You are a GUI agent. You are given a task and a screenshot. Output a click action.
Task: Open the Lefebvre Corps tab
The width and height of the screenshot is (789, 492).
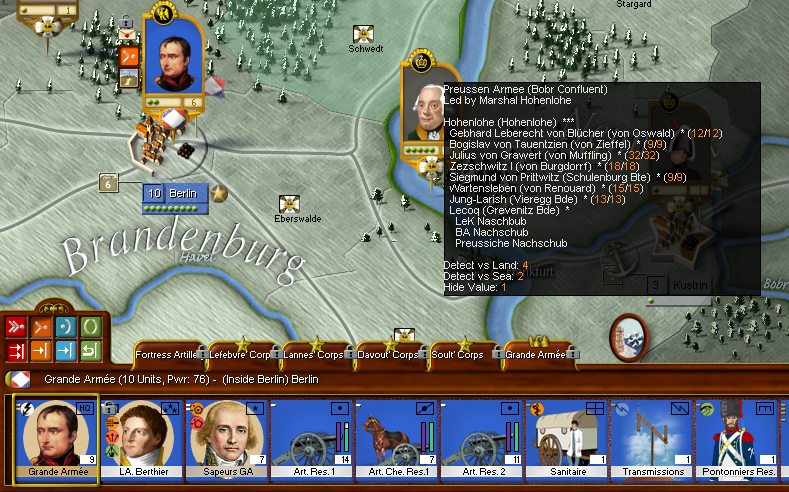click(240, 355)
